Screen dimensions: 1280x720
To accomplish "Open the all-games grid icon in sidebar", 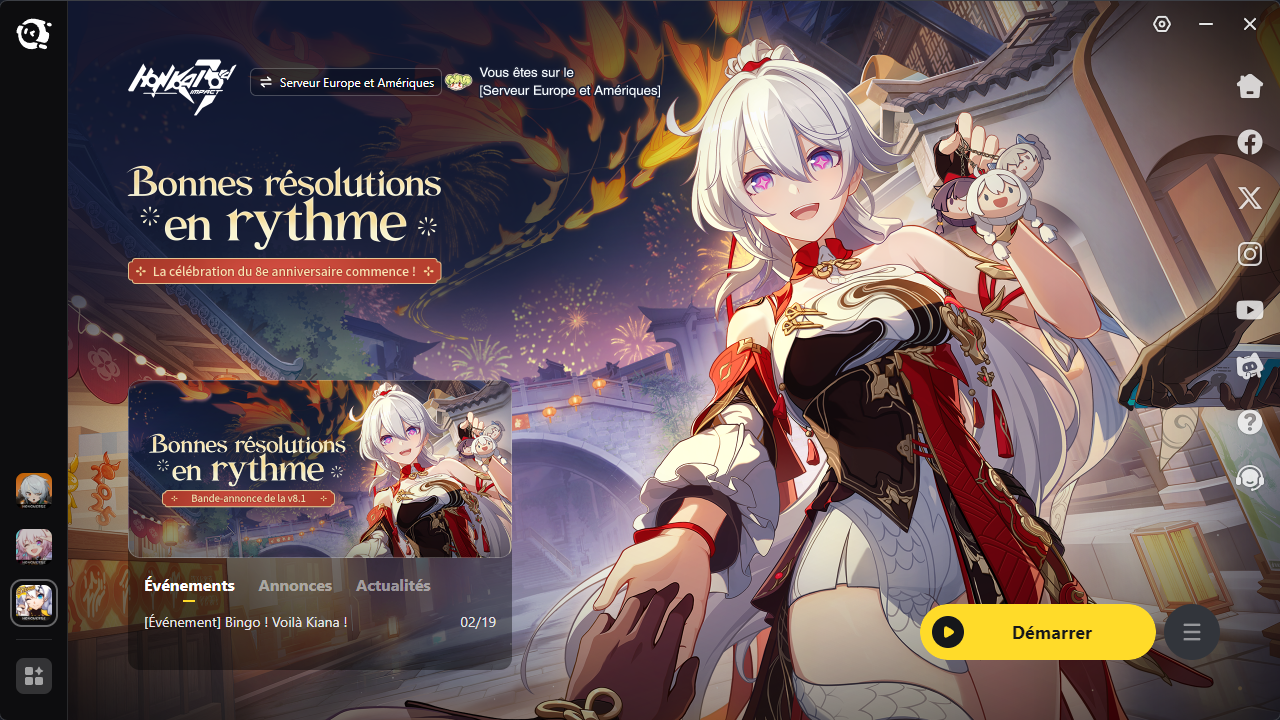I will point(34,676).
